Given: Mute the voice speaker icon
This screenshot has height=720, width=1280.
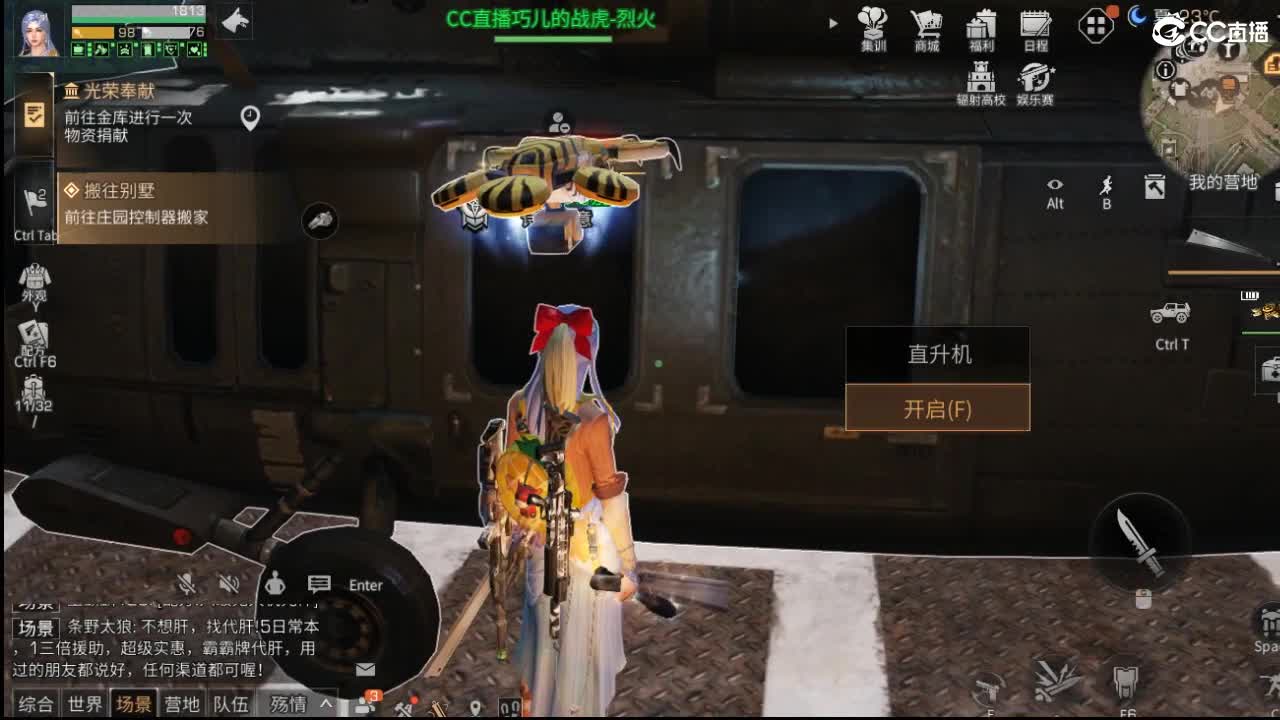Looking at the screenshot, I should coord(228,583).
